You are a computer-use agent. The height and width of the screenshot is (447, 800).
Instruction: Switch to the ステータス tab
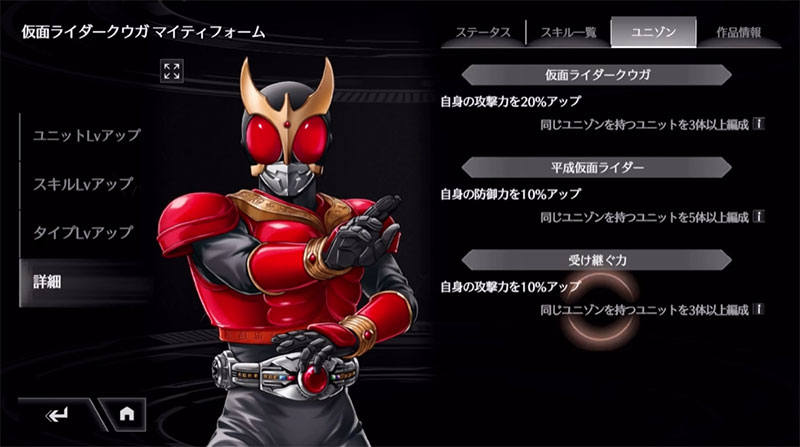point(483,32)
